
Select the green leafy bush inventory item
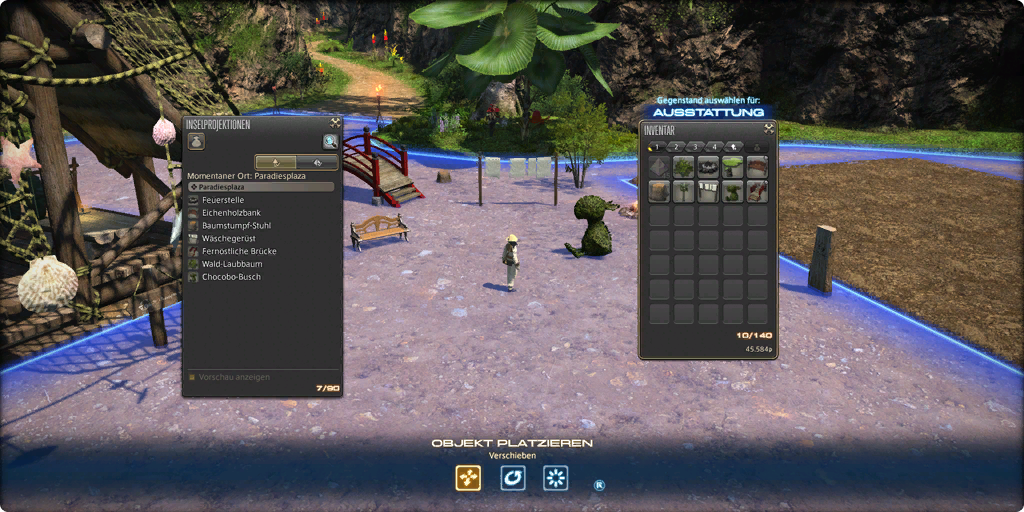point(684,166)
